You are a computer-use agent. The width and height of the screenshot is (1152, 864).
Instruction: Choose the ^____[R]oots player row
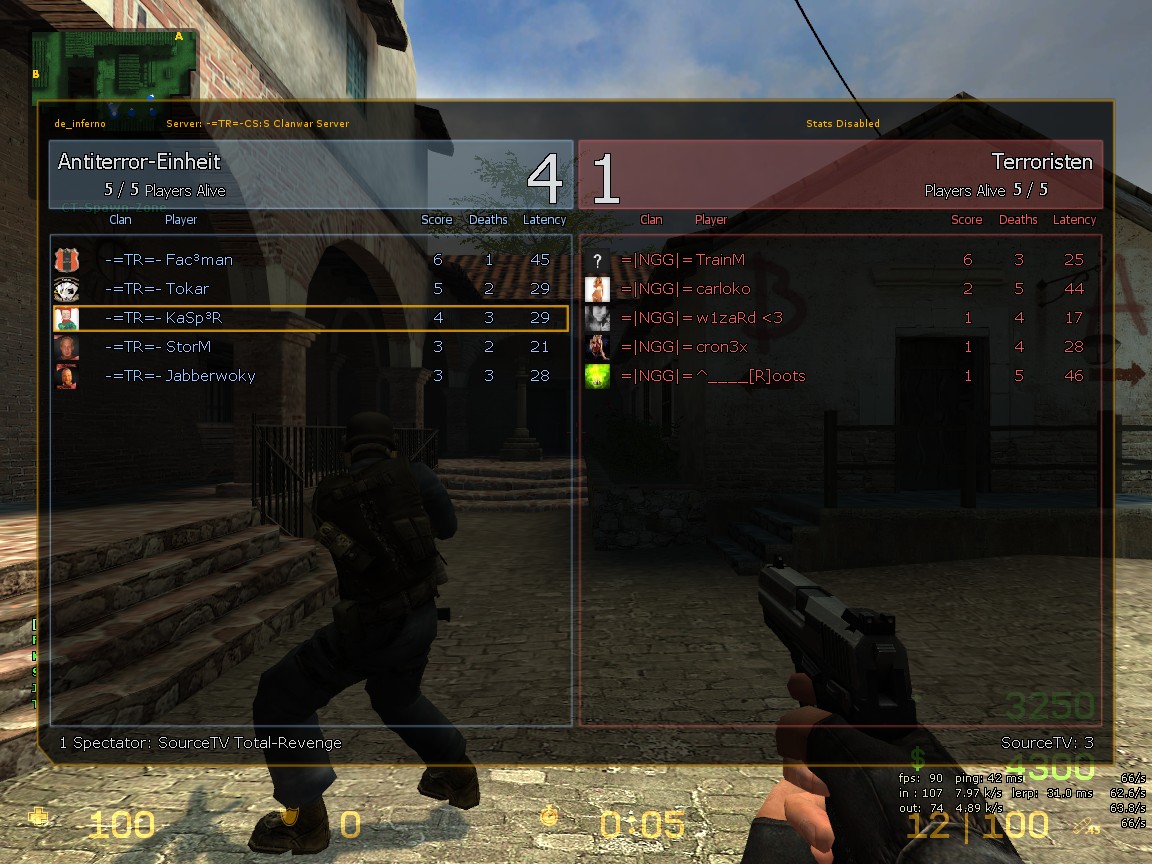(x=840, y=376)
